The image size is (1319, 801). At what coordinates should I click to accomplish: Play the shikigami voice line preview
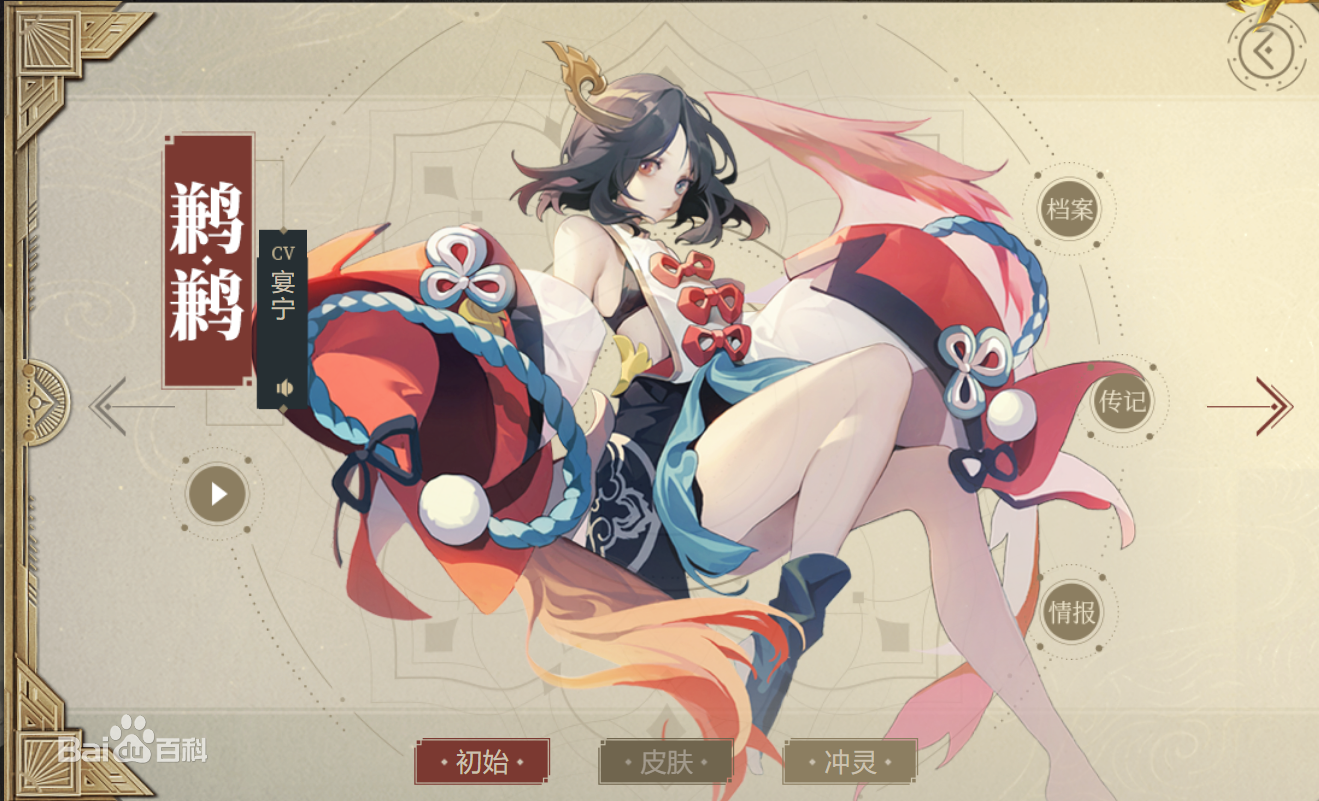[x=219, y=491]
